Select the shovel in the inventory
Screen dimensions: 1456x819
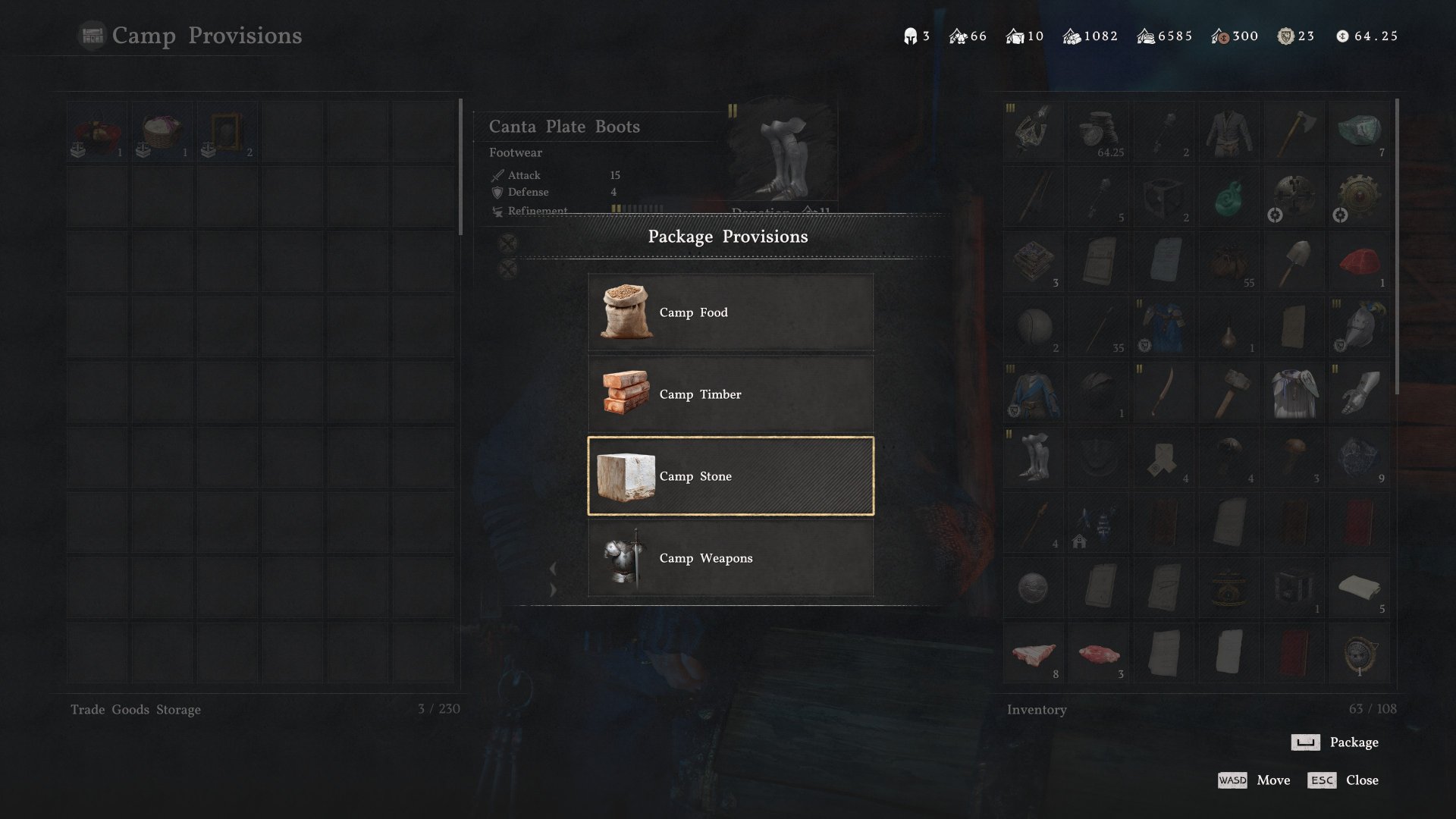coord(1294,262)
